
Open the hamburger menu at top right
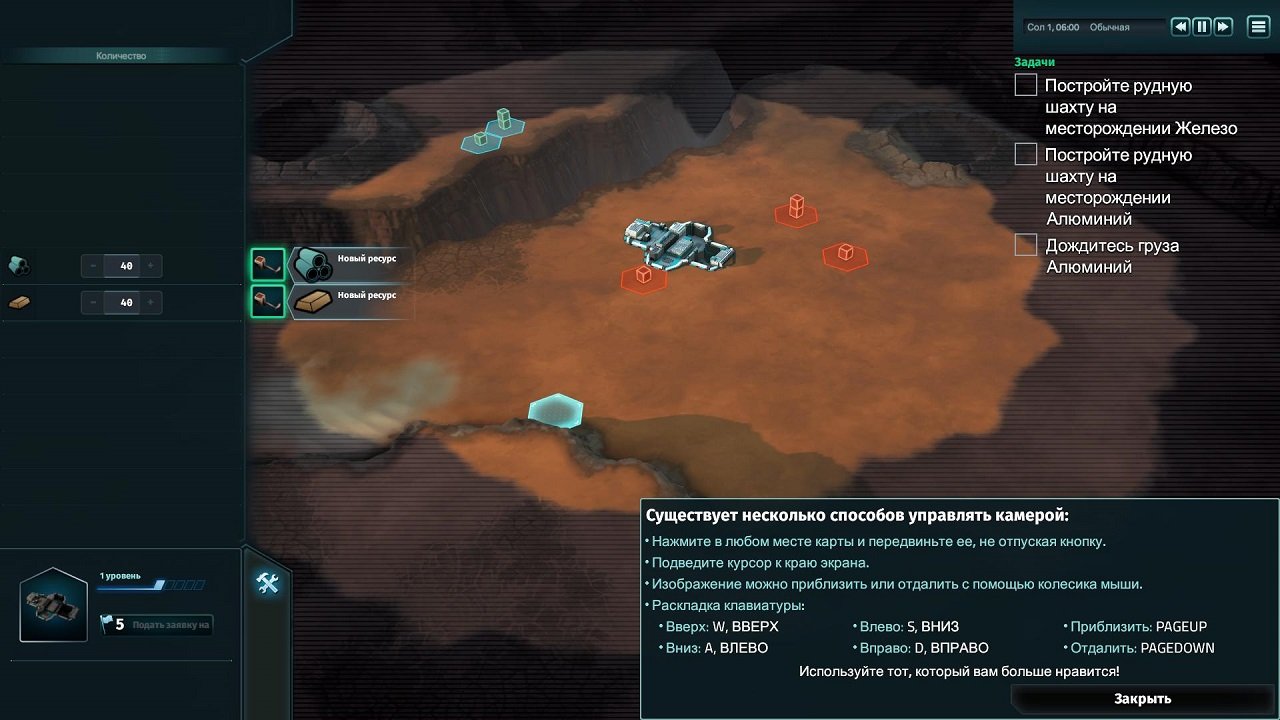point(1257,26)
